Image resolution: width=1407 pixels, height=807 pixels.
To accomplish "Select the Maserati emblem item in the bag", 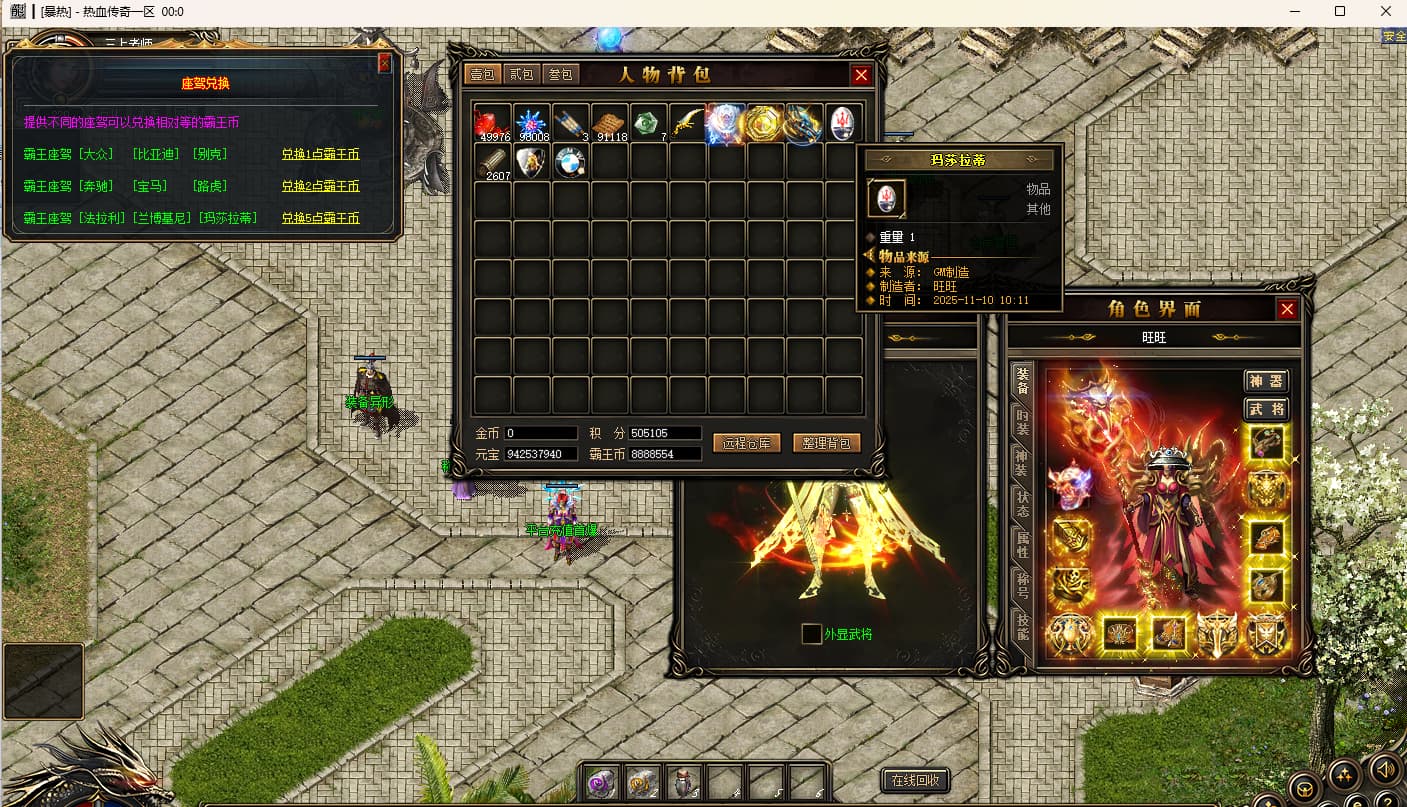I will [x=843, y=124].
